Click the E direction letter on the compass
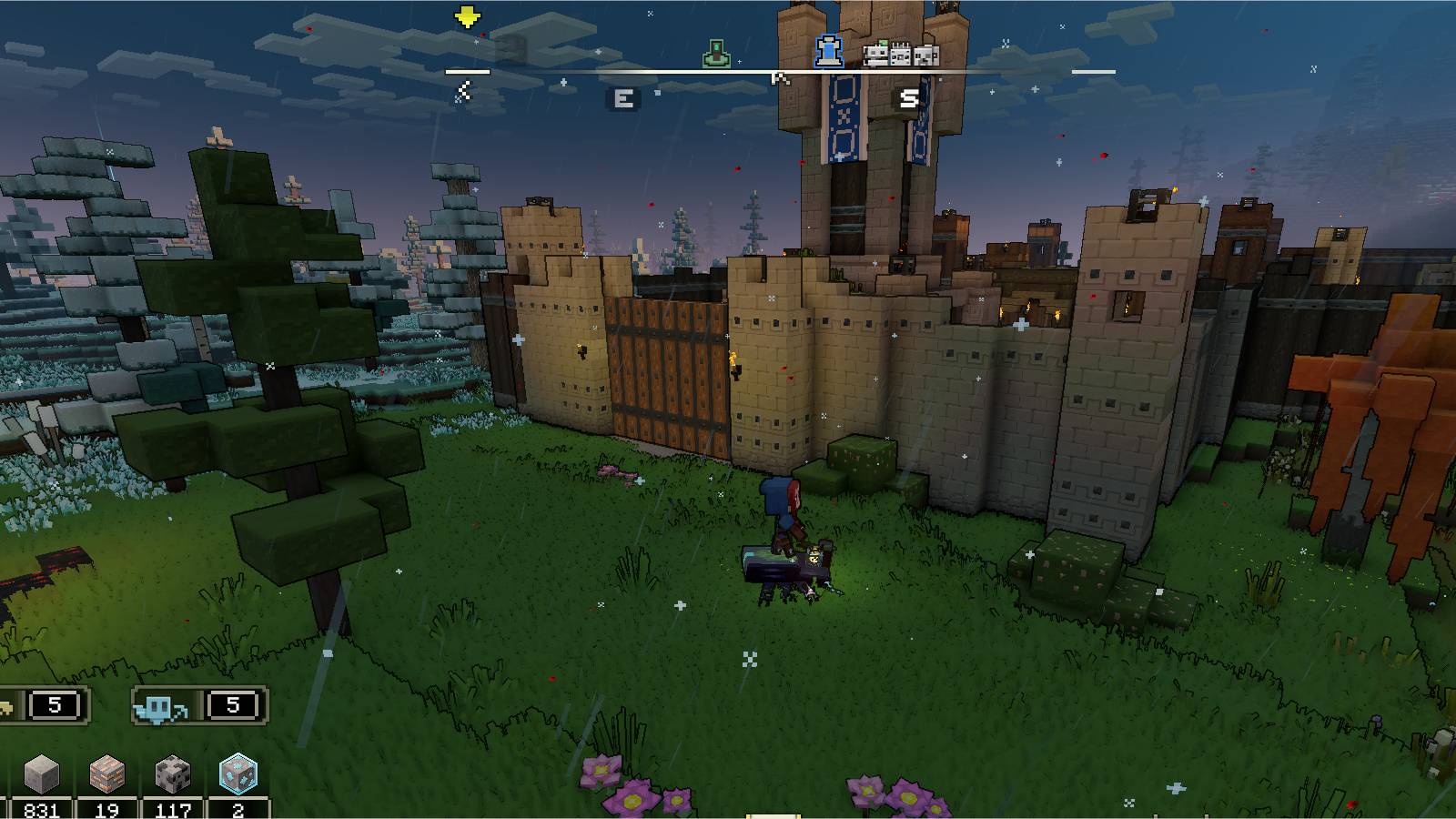The image size is (1456, 819). [624, 96]
